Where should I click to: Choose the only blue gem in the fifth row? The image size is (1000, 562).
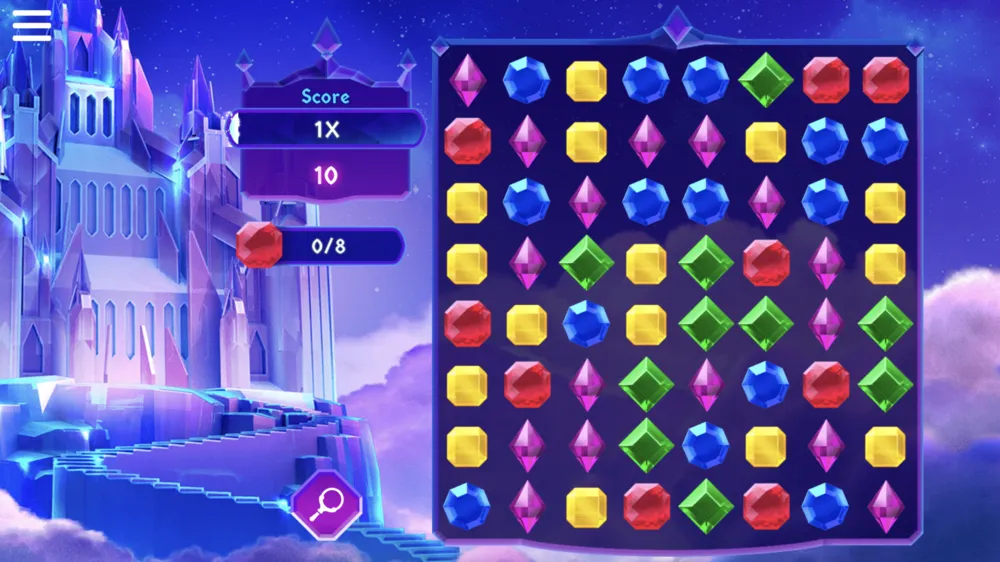[586, 324]
